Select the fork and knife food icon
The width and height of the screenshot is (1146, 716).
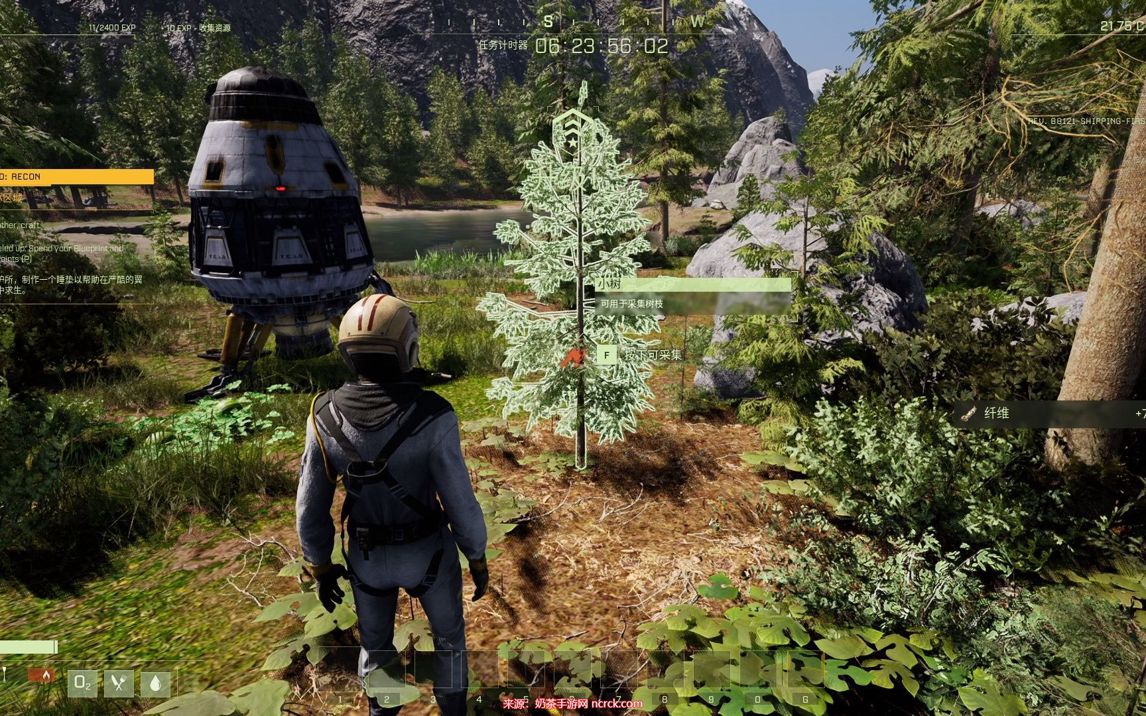tap(119, 683)
